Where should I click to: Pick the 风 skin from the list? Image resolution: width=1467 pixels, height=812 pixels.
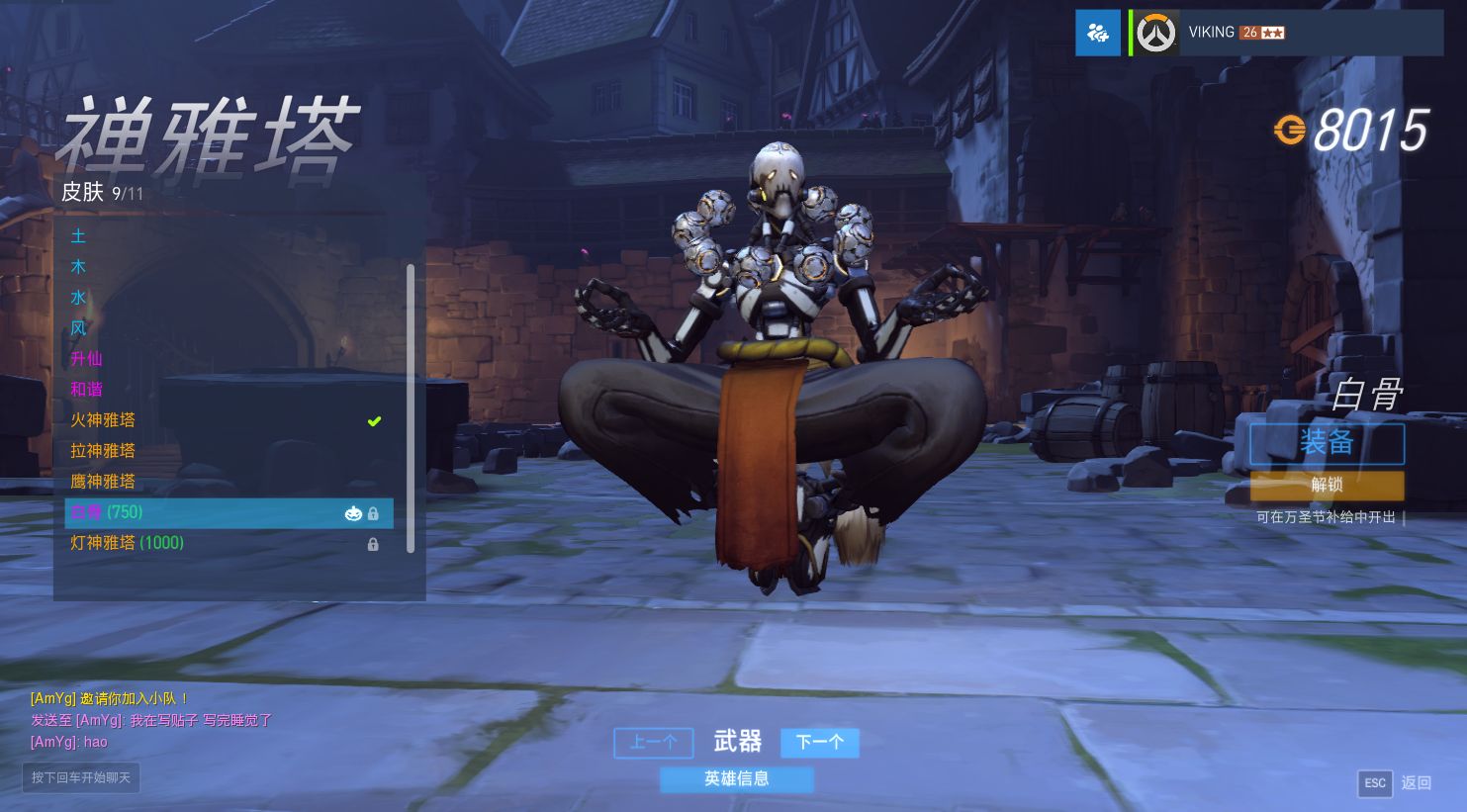pos(79,328)
